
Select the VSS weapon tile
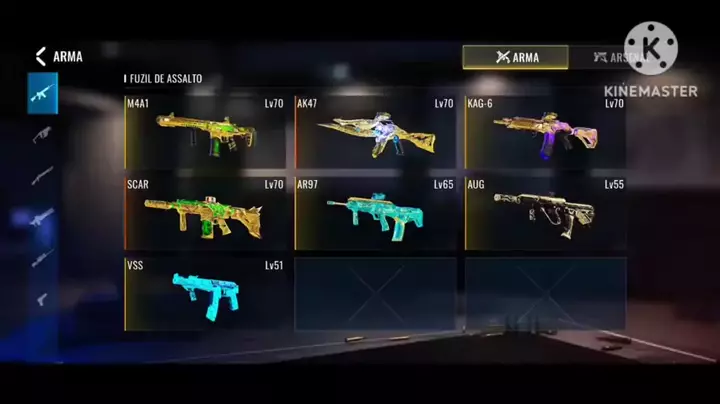206,294
